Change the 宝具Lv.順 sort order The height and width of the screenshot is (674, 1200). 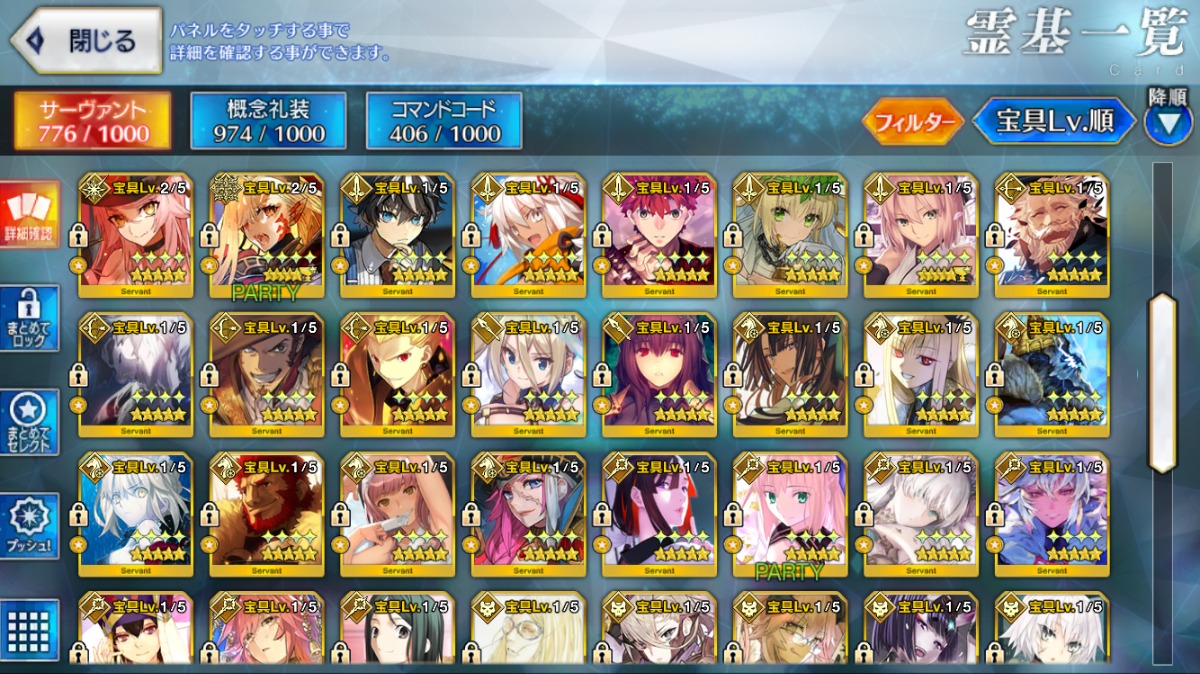coord(1054,122)
